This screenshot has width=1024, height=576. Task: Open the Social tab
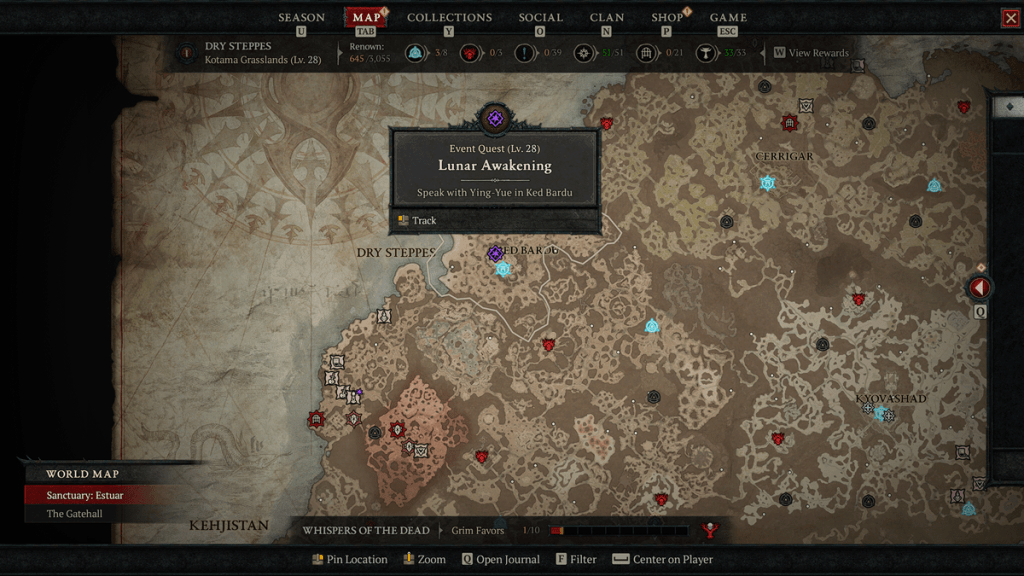540,18
